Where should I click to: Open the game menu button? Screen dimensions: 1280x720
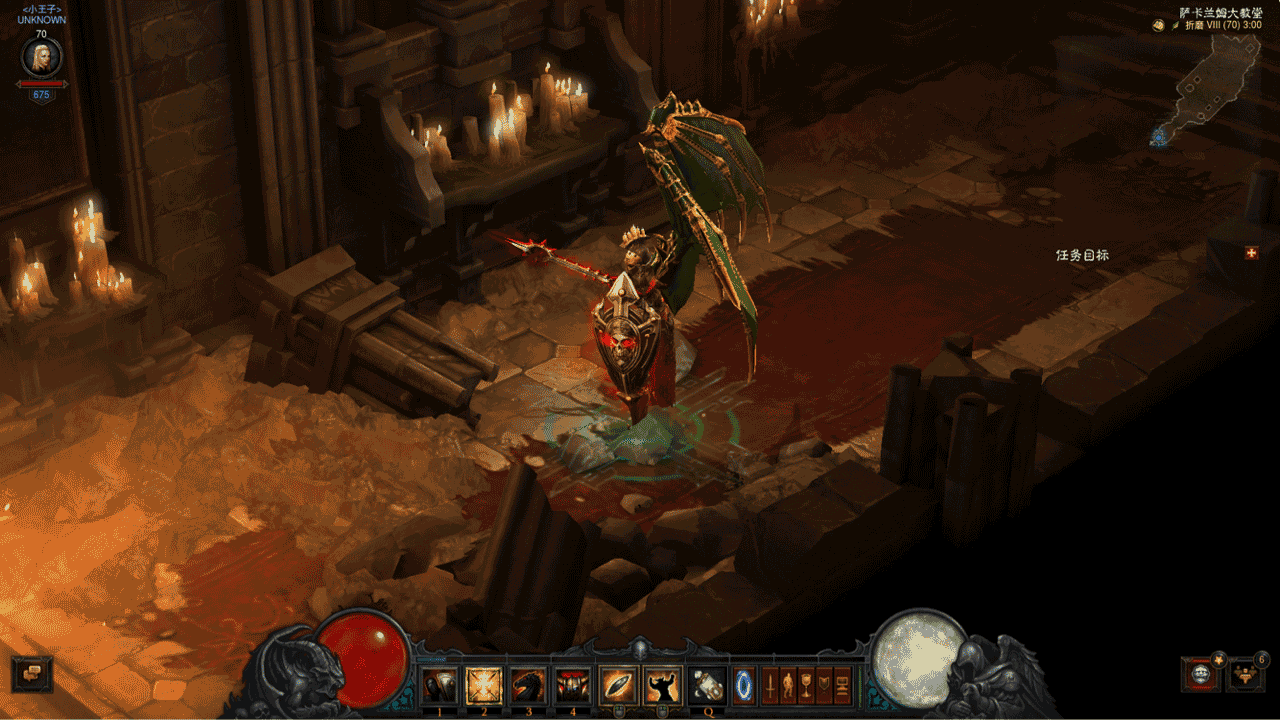pos(842,686)
